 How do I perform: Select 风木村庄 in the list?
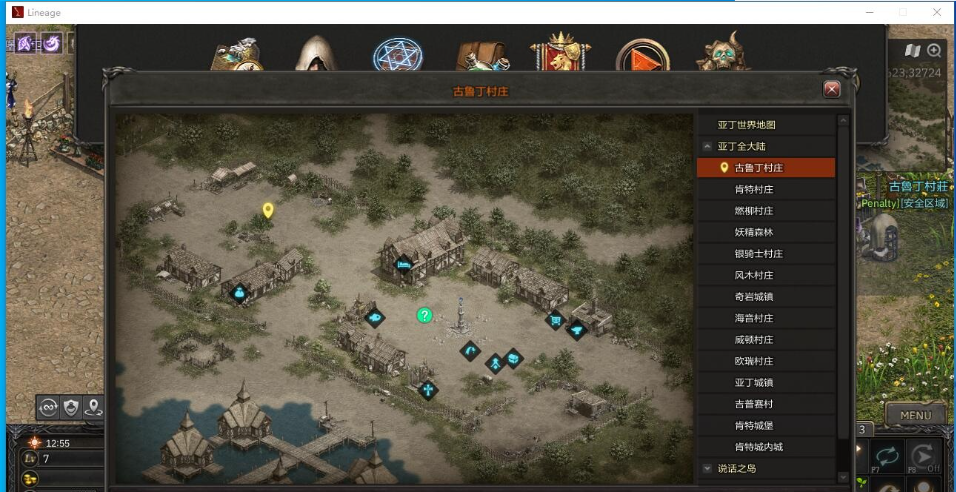(x=753, y=275)
